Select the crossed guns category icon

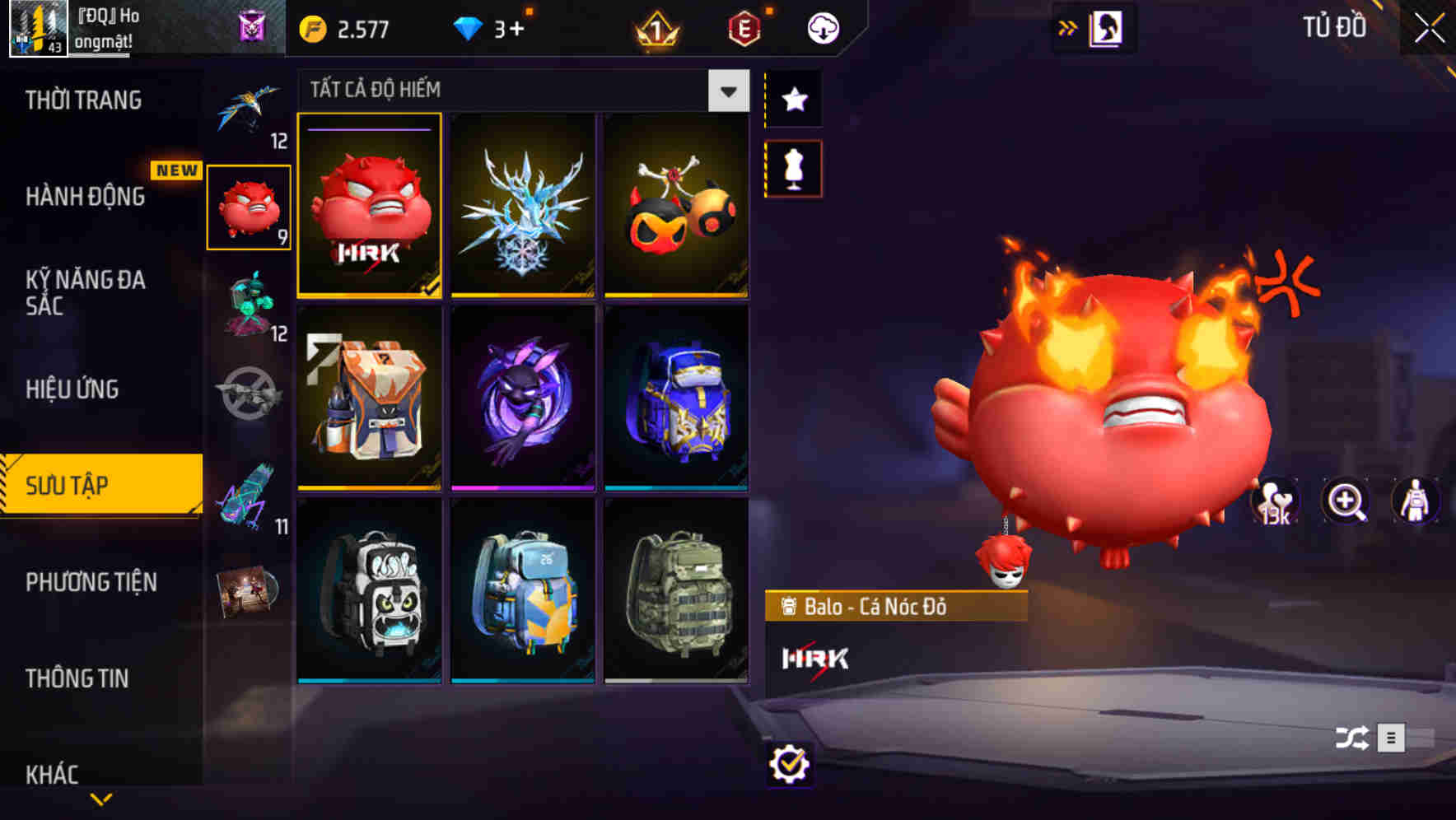(x=247, y=395)
